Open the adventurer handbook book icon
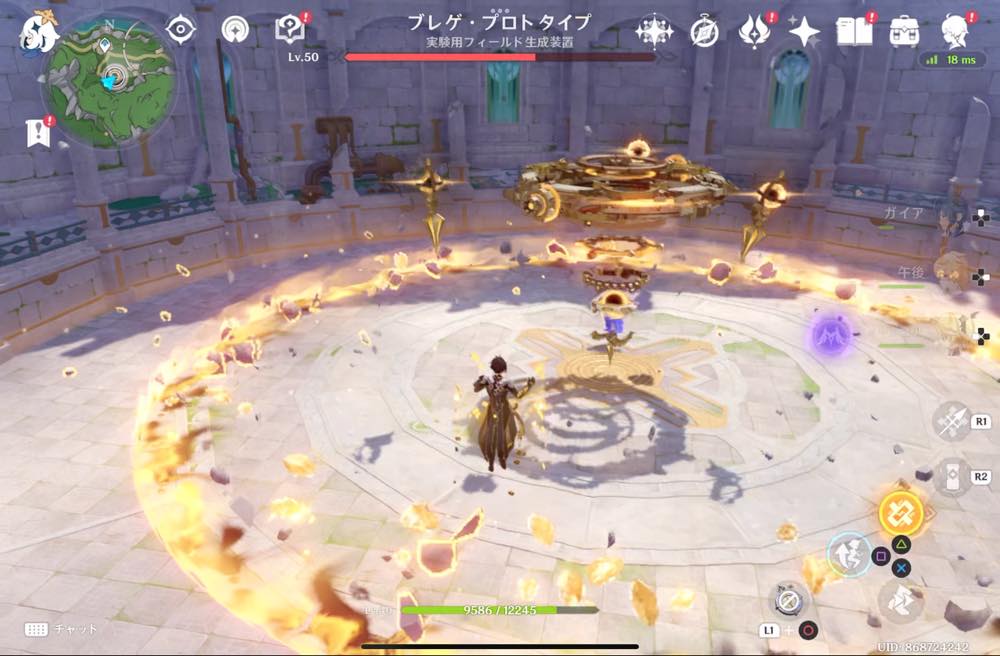The image size is (1000, 656). tap(854, 31)
